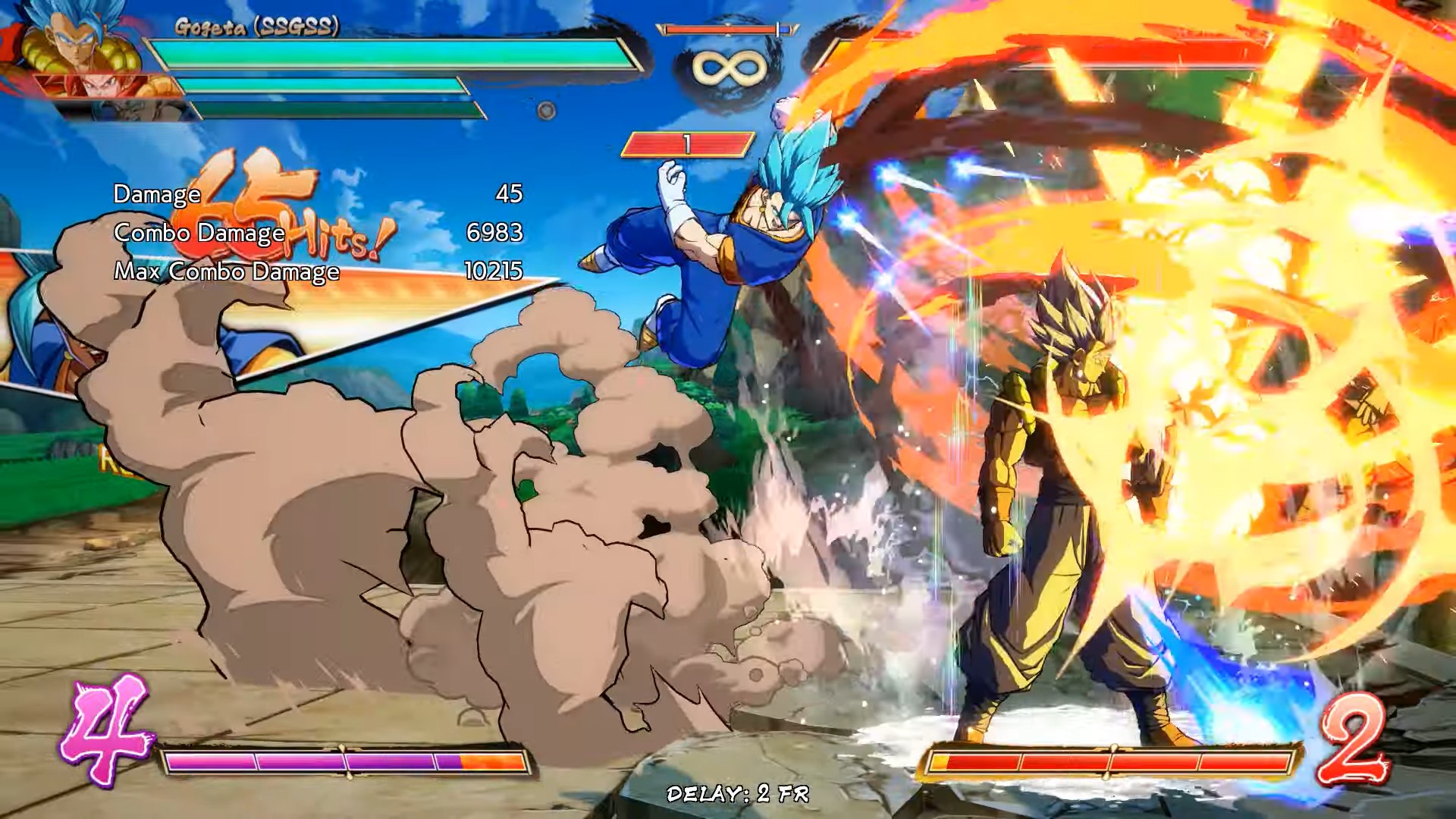Toggle the Combo Damage counter display
This screenshot has width=1456, height=819.
199,234
